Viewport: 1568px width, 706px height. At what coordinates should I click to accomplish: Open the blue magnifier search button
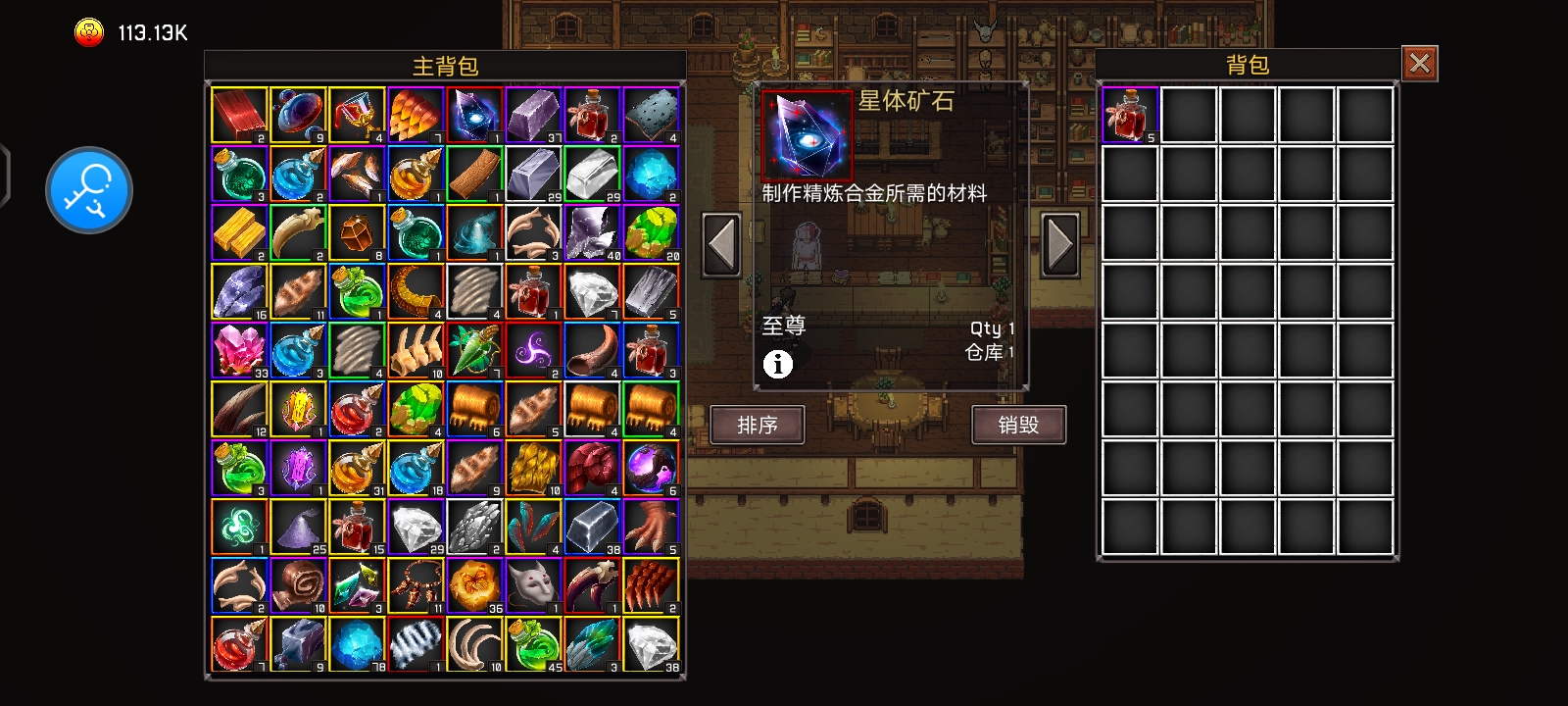(89, 190)
